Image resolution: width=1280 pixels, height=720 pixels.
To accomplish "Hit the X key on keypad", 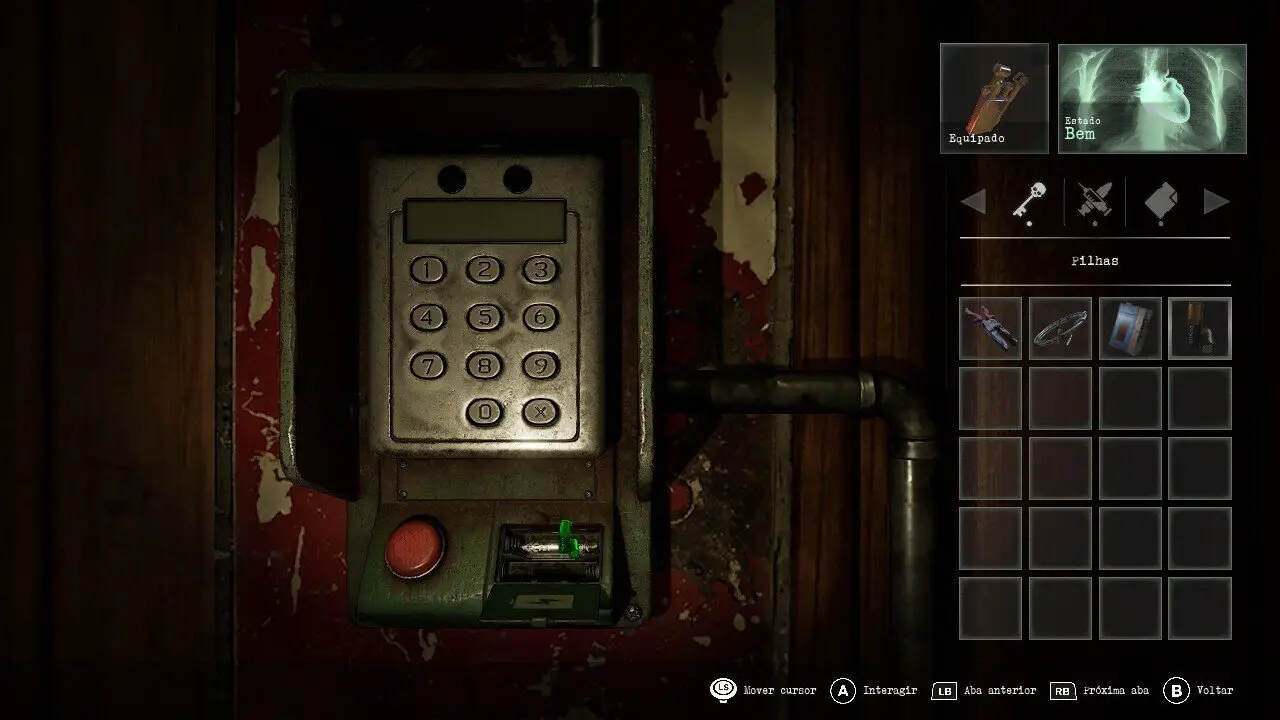I will click(x=541, y=411).
